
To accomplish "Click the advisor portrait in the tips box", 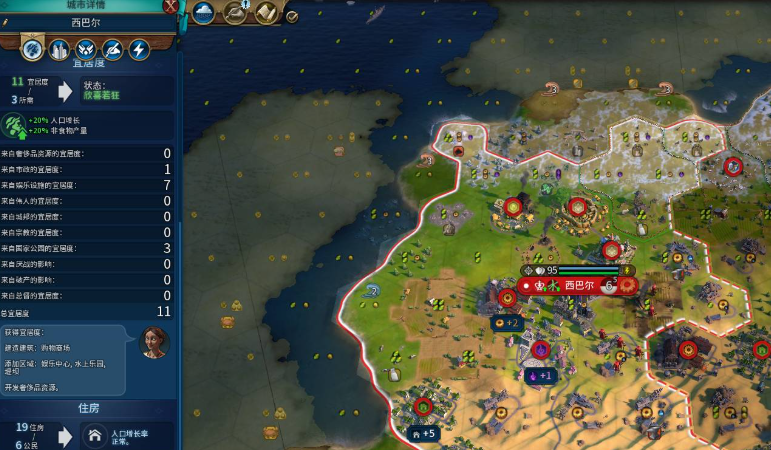I will [x=155, y=343].
